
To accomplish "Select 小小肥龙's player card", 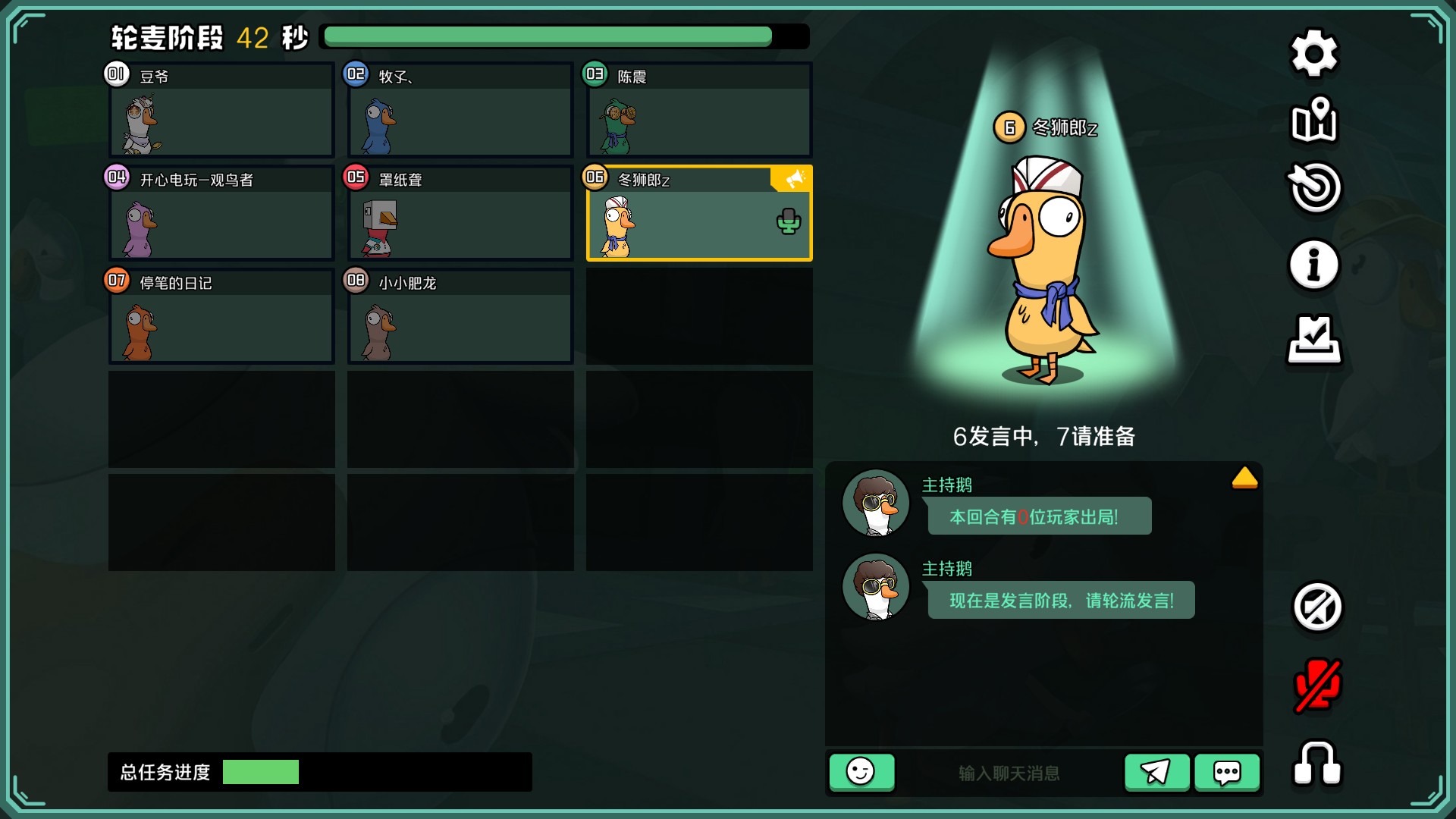I will click(x=459, y=317).
